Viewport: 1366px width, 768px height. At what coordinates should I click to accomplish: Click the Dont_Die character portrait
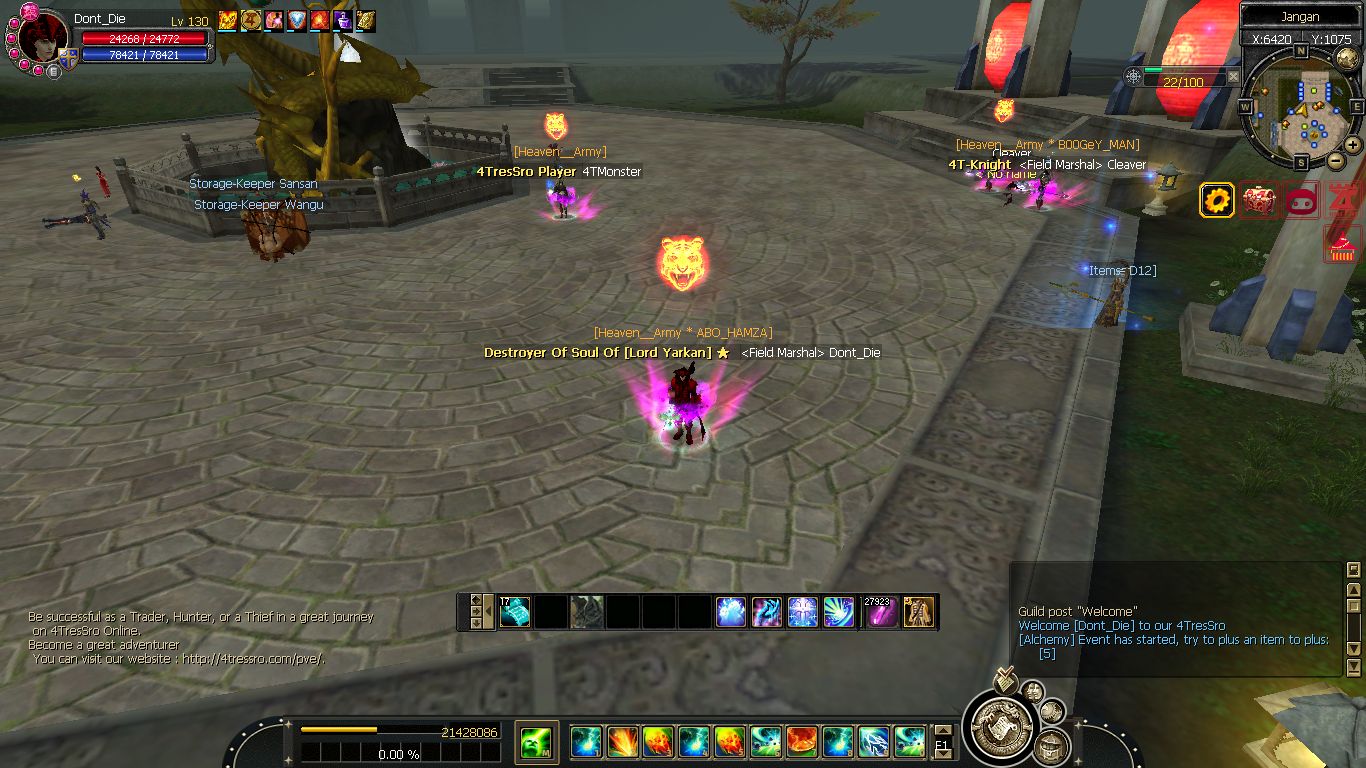coord(43,40)
